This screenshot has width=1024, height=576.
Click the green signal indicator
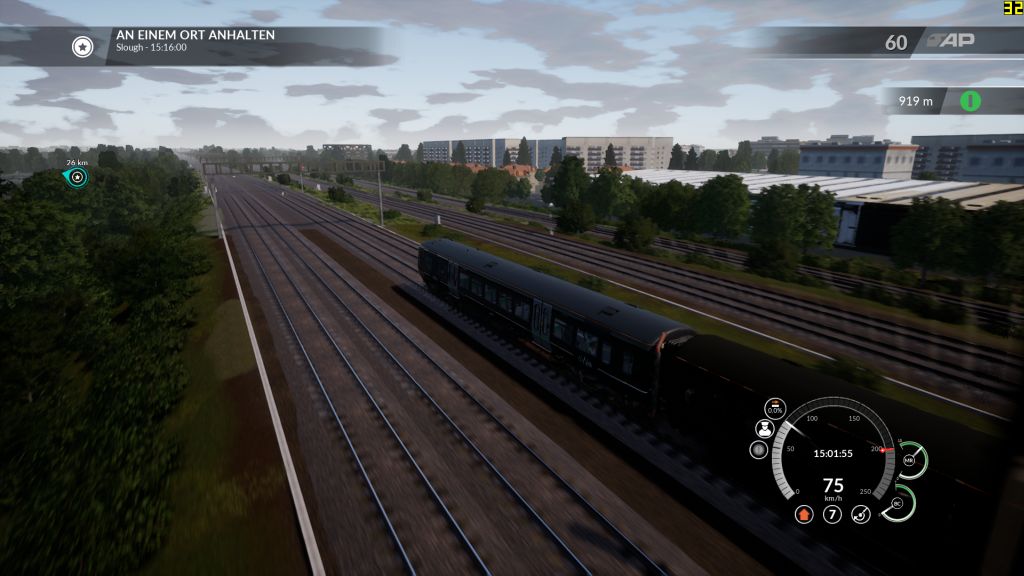[x=969, y=101]
